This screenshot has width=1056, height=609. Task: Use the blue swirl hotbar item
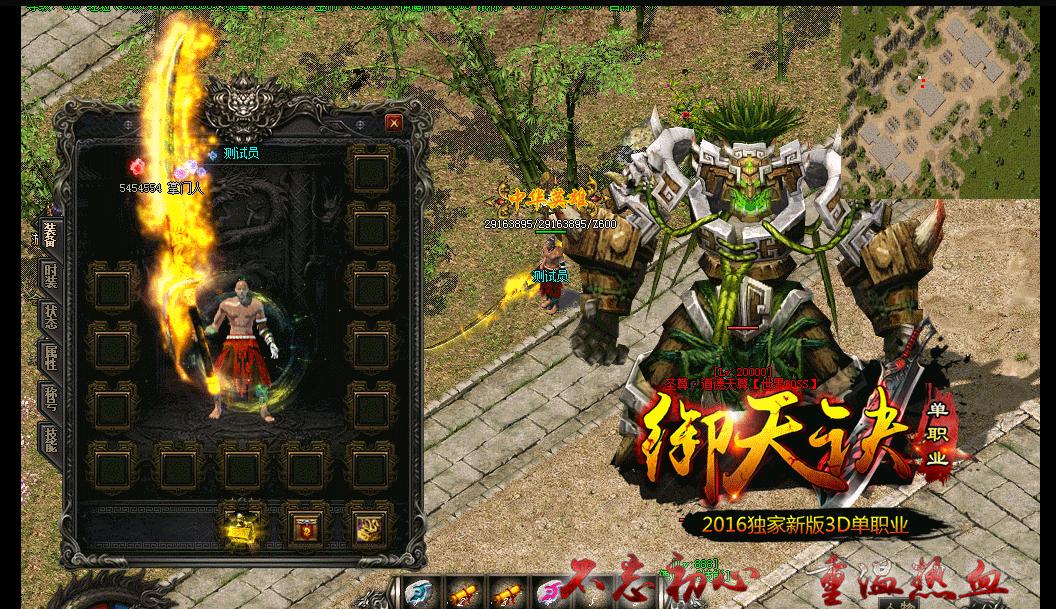tap(421, 593)
